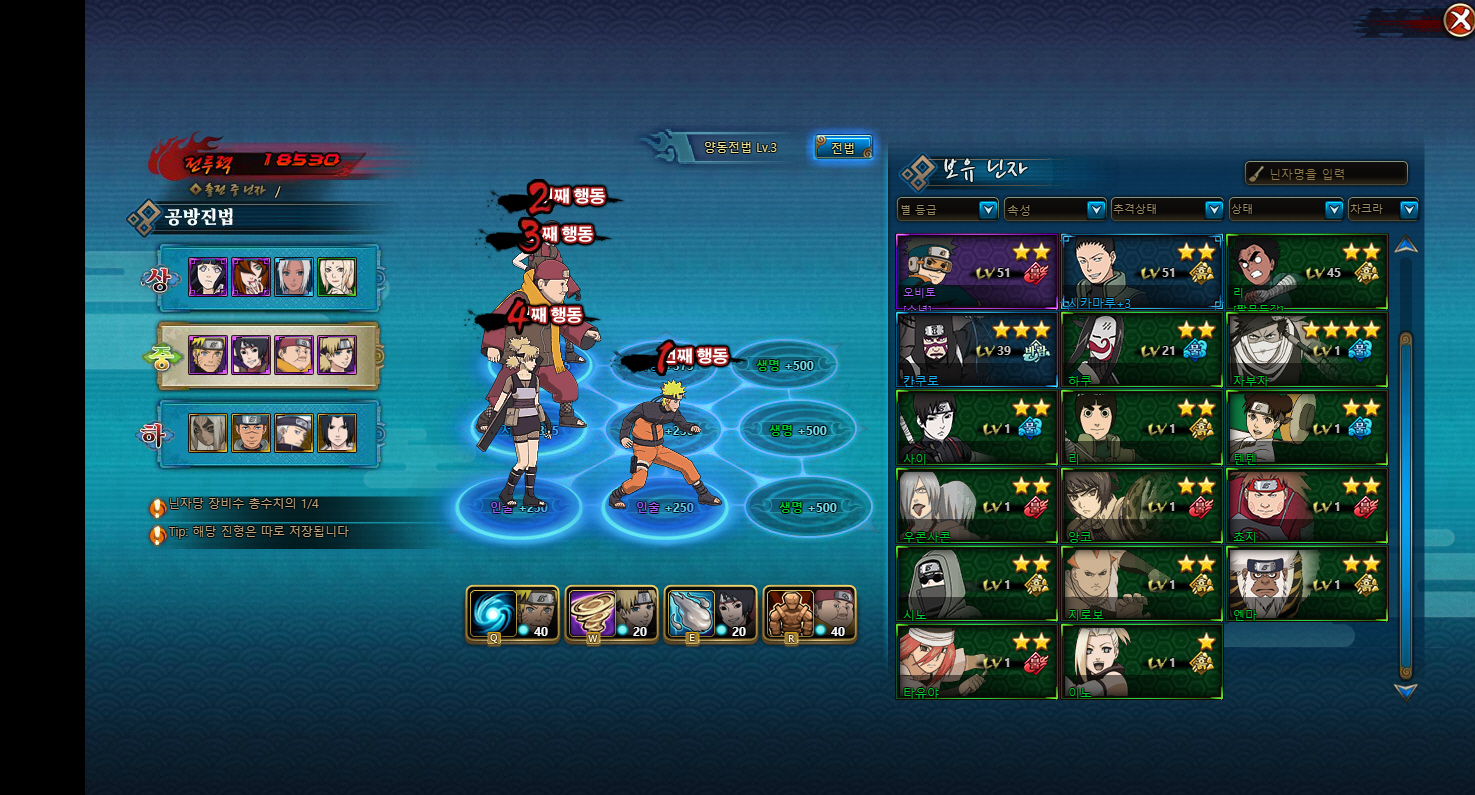The image size is (1475, 795).
Task: Open the 별 등급 star rank dropdown
Action: coord(948,209)
